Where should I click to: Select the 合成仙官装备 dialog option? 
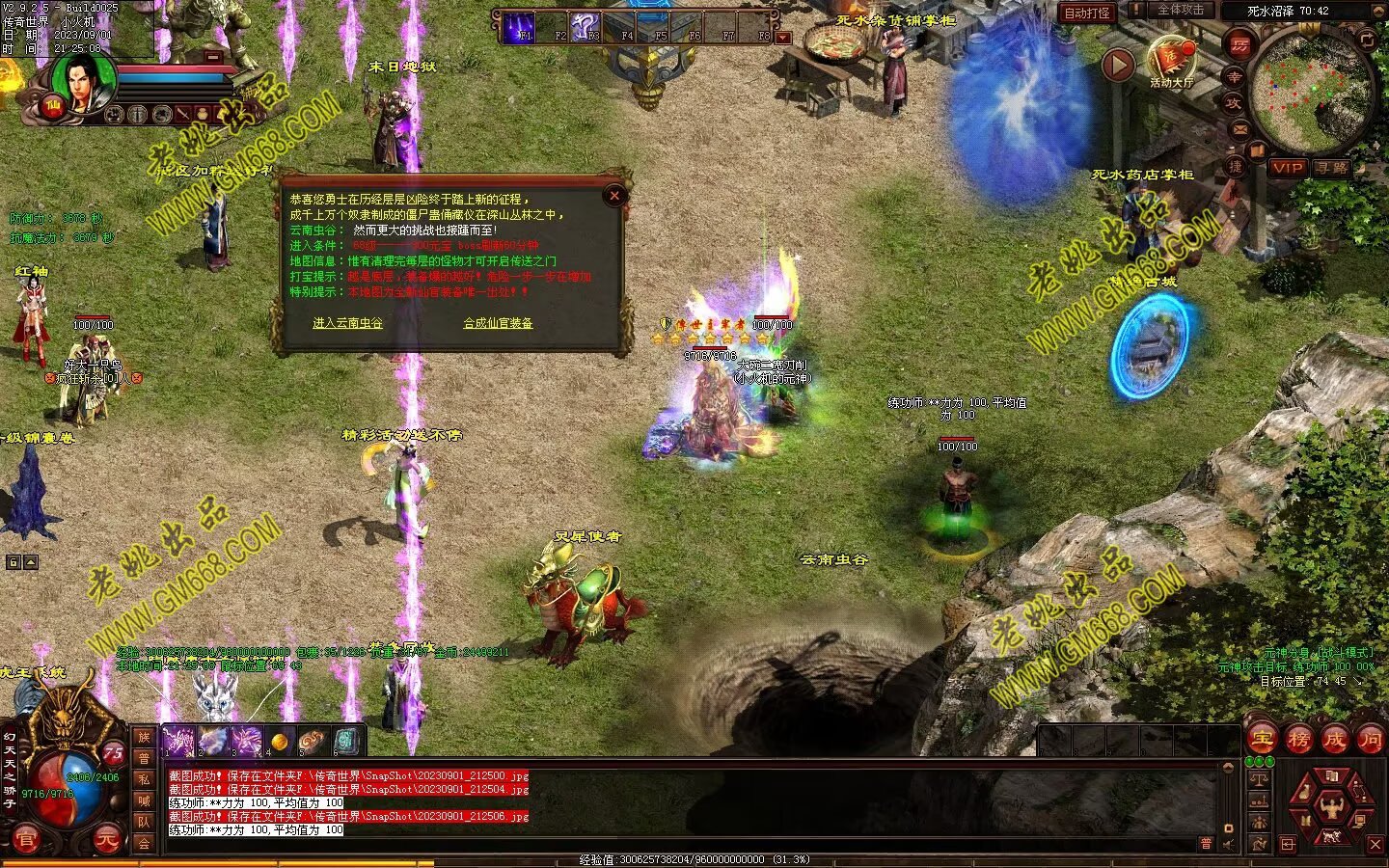click(x=498, y=323)
